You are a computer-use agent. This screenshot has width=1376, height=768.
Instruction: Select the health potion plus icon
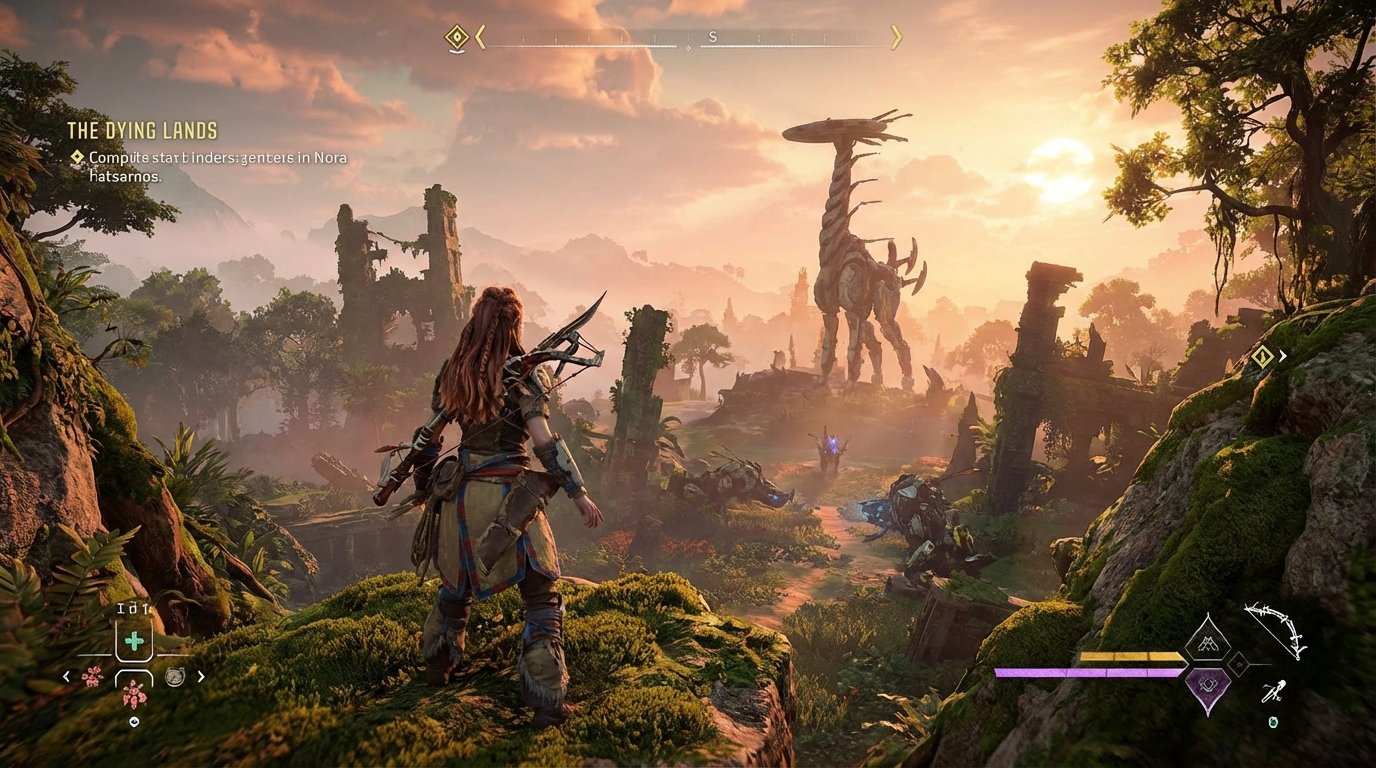(133, 640)
